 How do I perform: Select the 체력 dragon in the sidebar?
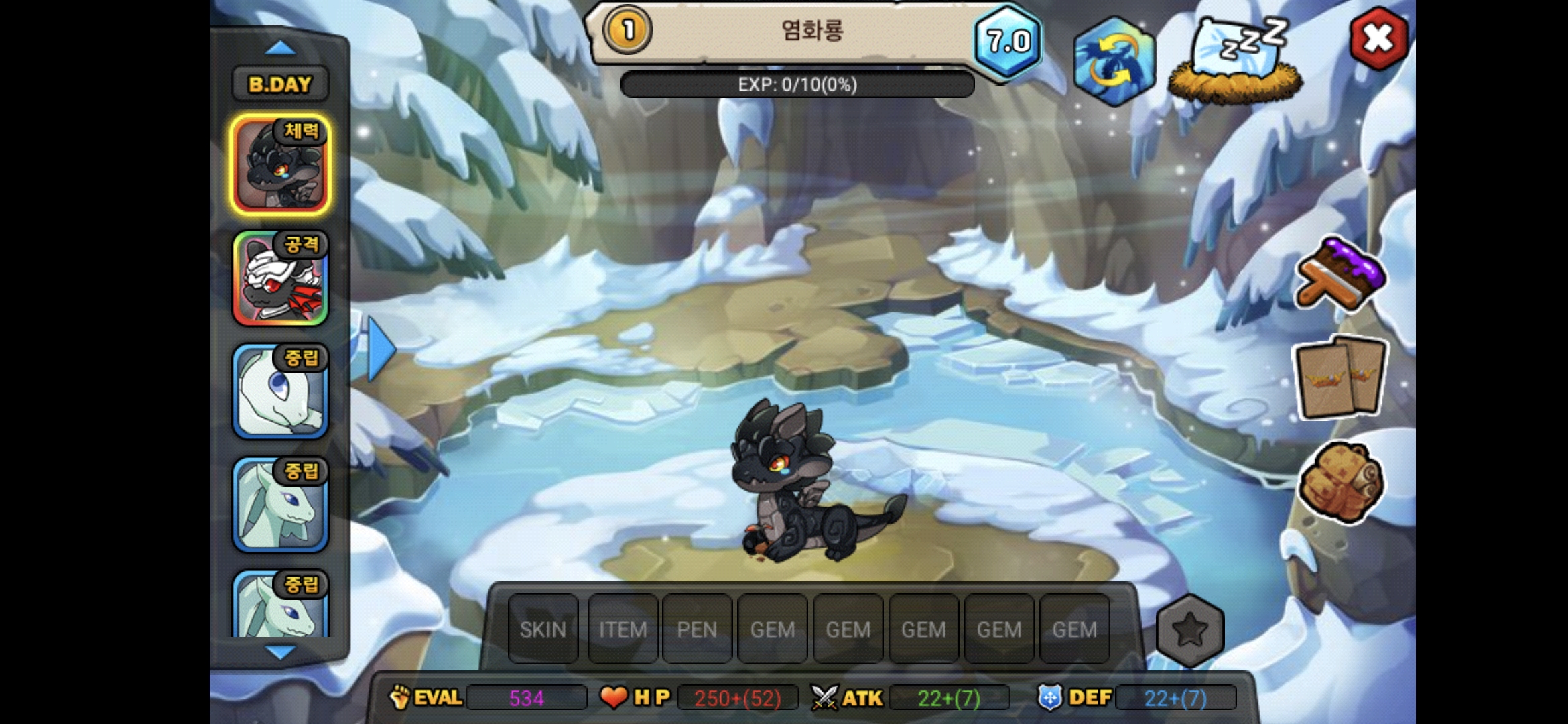coord(280,164)
